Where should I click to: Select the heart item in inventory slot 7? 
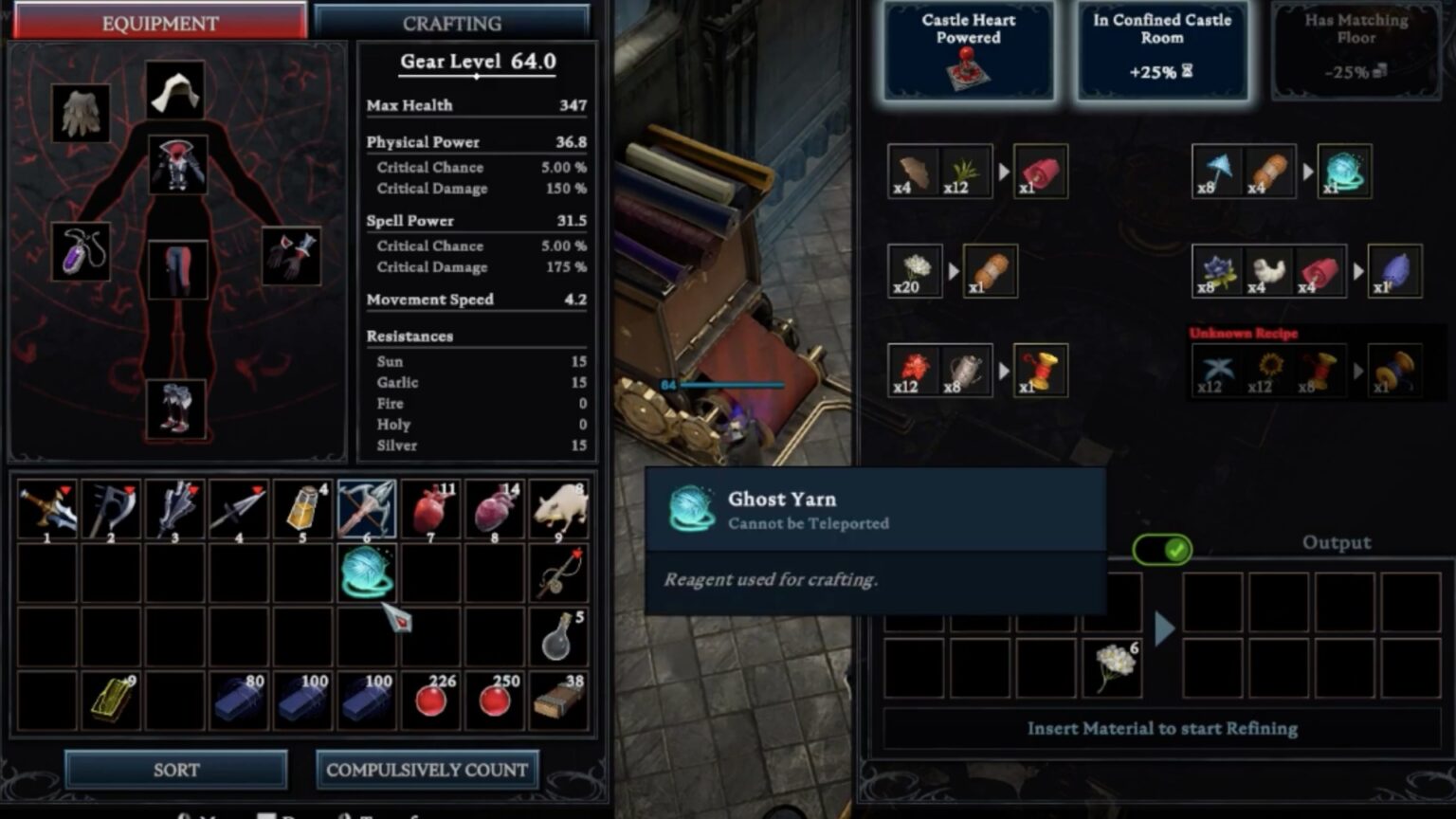pyautogui.click(x=431, y=508)
